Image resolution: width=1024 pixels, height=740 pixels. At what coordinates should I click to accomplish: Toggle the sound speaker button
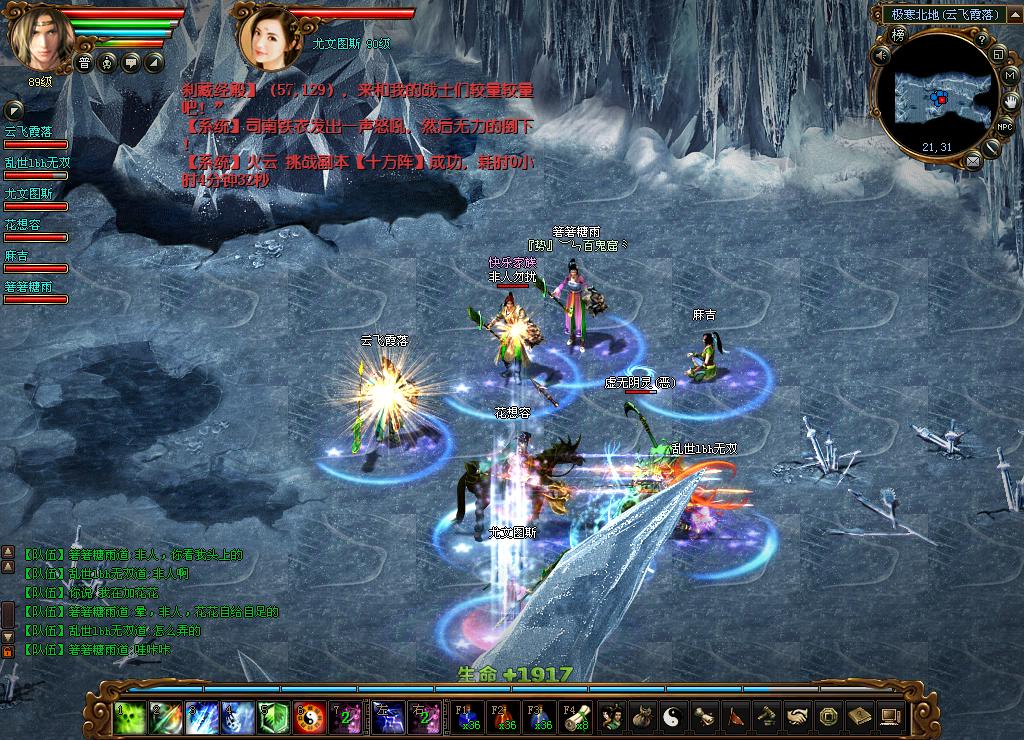coord(881,57)
